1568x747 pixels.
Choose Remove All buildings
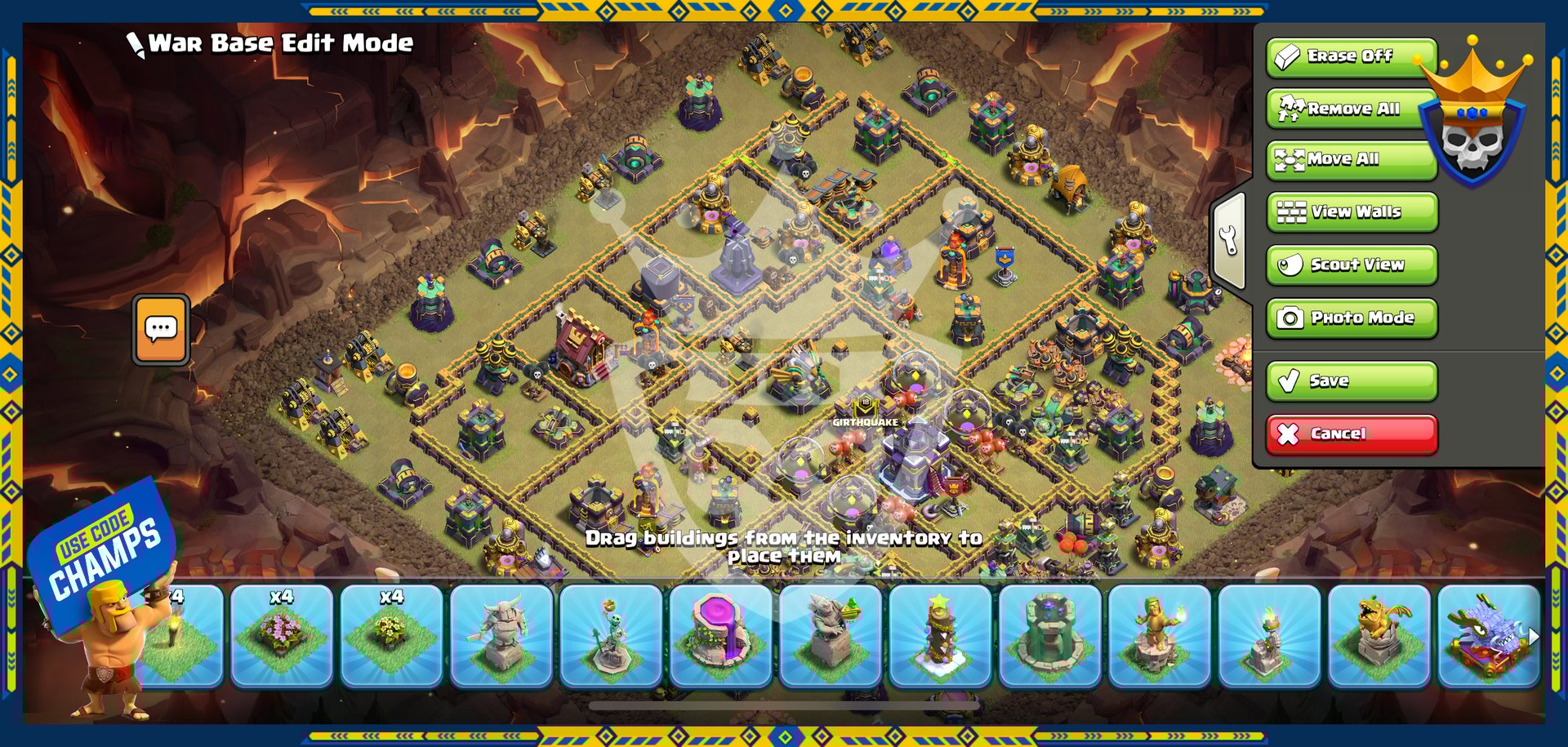coord(1351,109)
